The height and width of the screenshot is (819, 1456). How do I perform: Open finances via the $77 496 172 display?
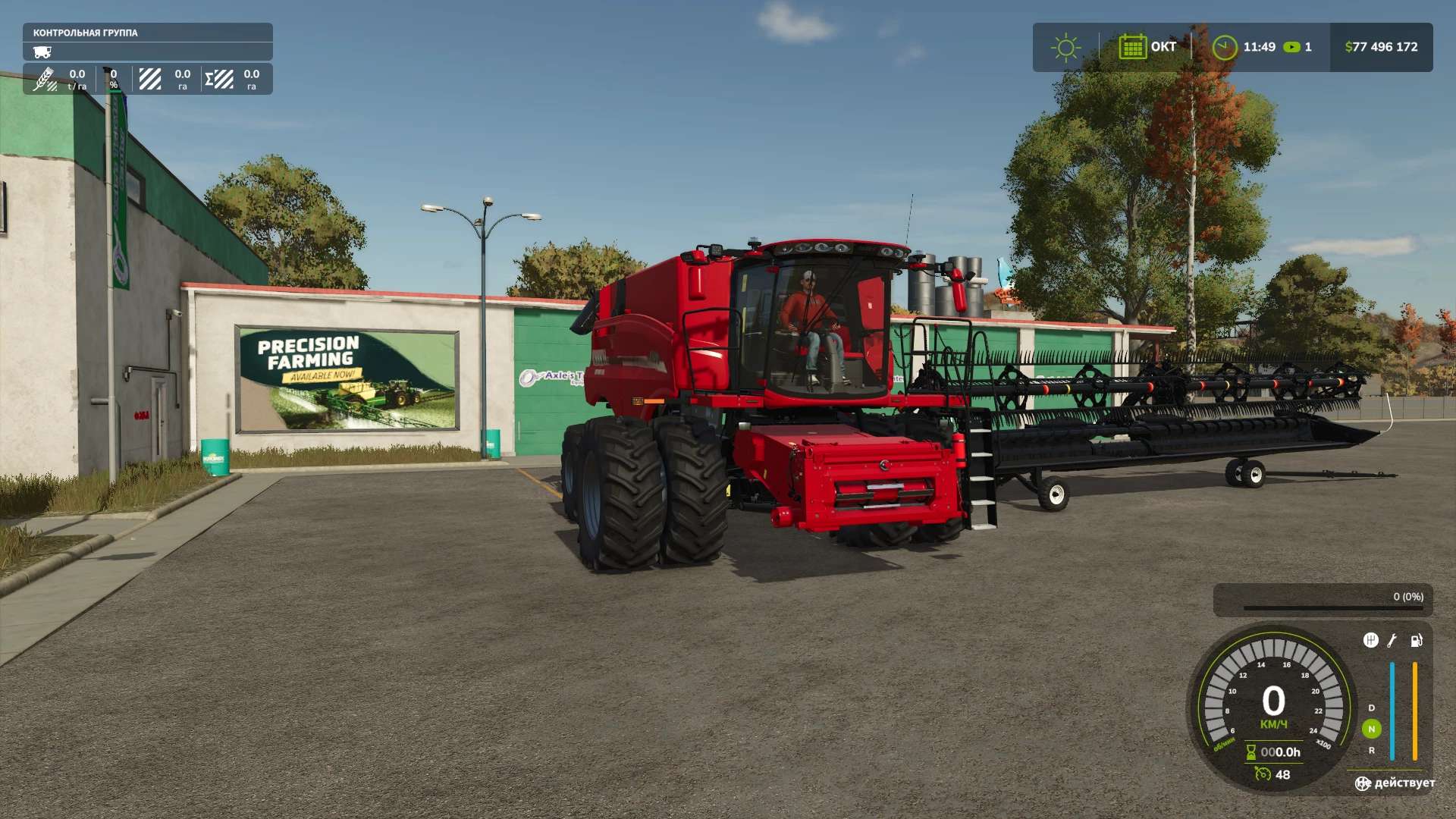pos(1380,47)
